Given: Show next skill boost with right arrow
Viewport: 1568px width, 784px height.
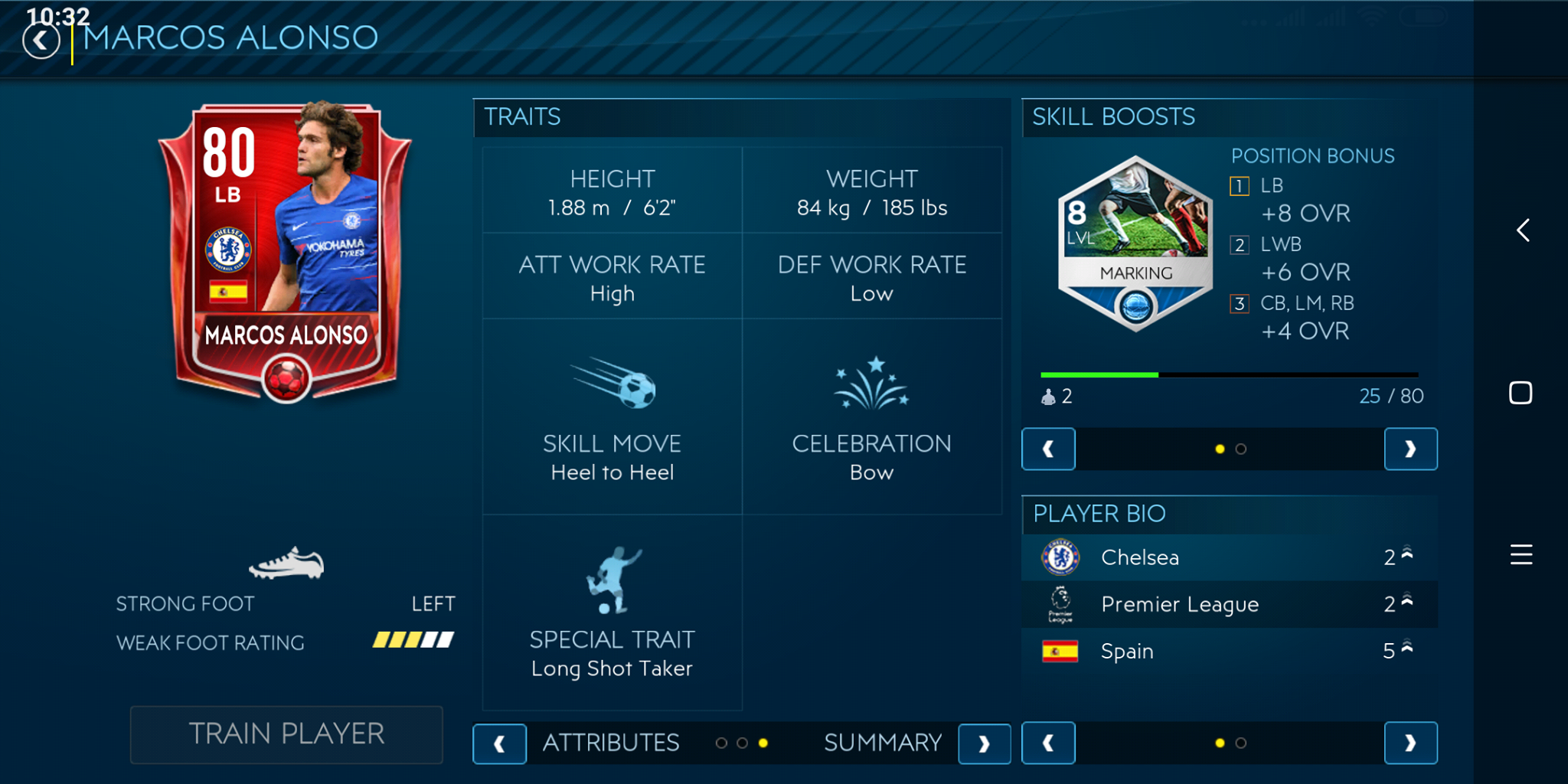Looking at the screenshot, I should tap(1410, 449).
